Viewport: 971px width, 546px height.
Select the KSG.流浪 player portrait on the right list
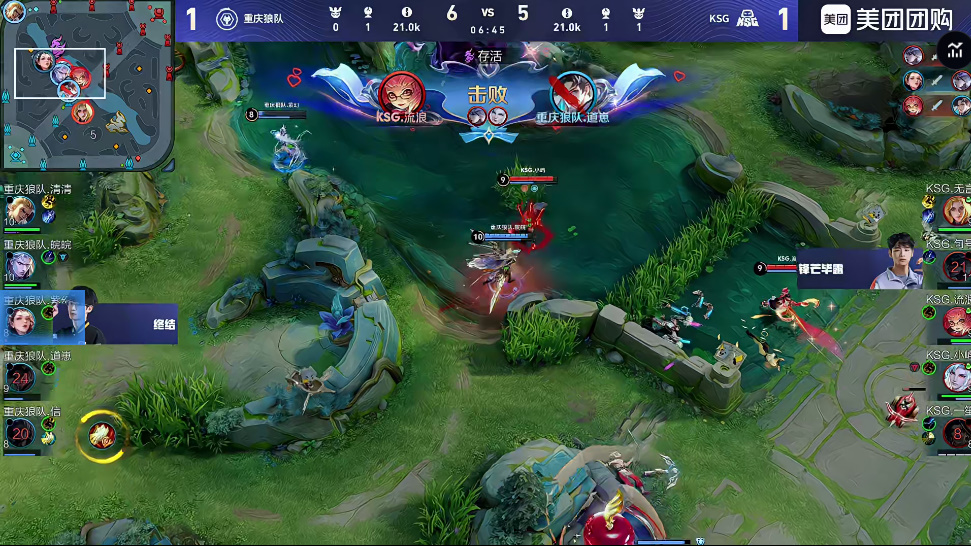pyautogui.click(x=955, y=321)
